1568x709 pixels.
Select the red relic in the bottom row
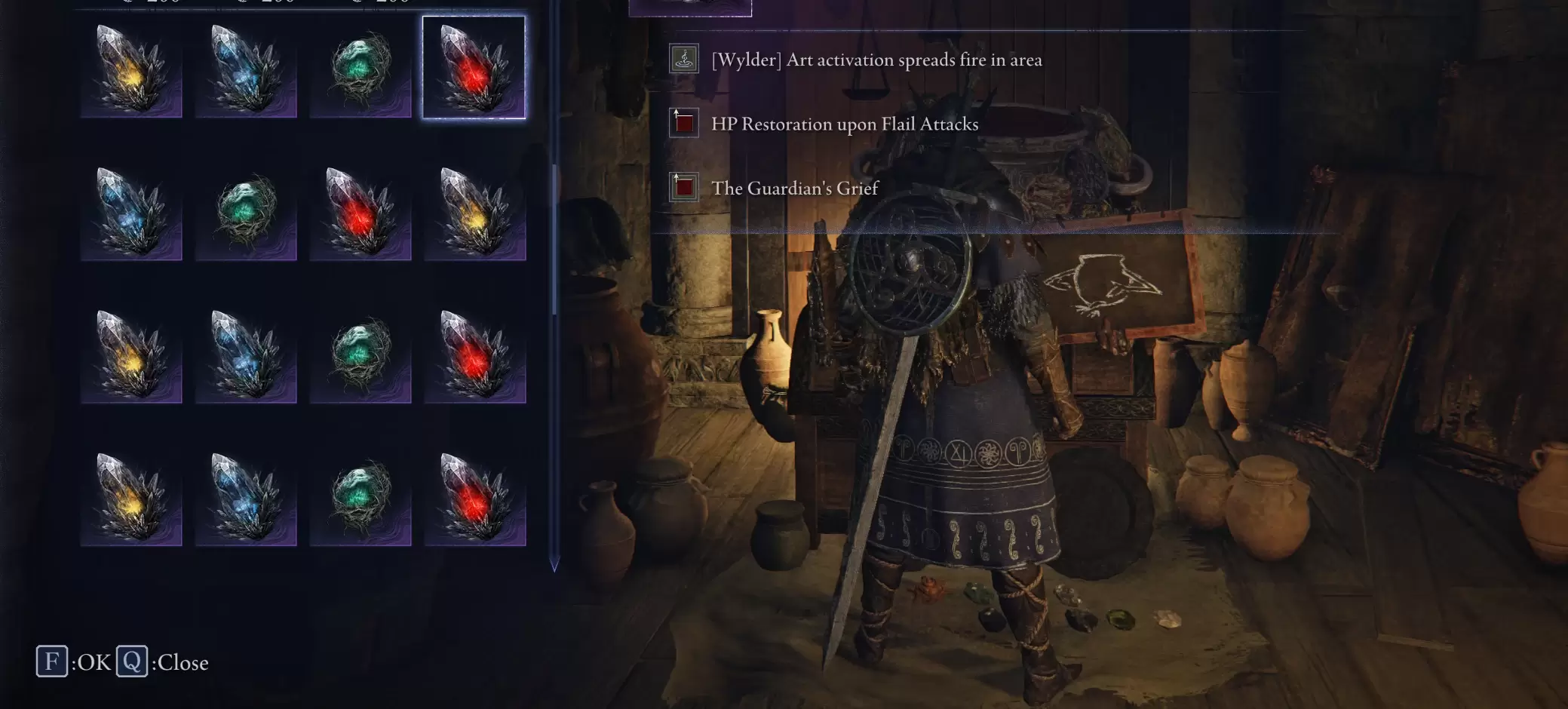[x=475, y=498]
